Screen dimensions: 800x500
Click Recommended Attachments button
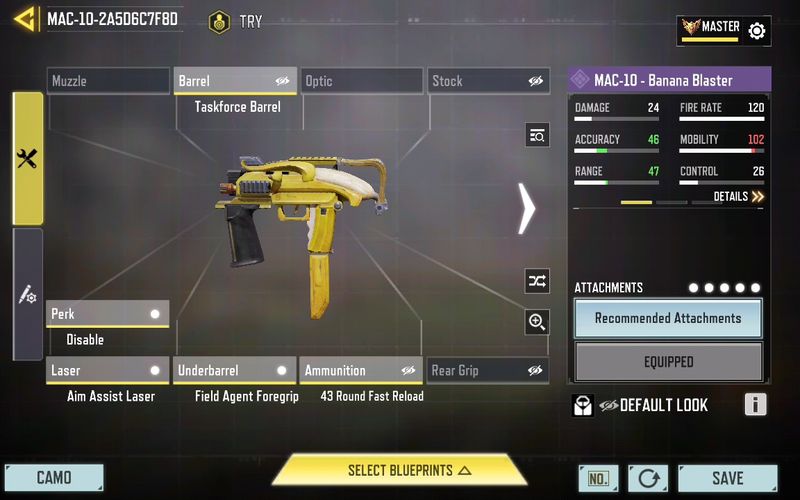668,318
